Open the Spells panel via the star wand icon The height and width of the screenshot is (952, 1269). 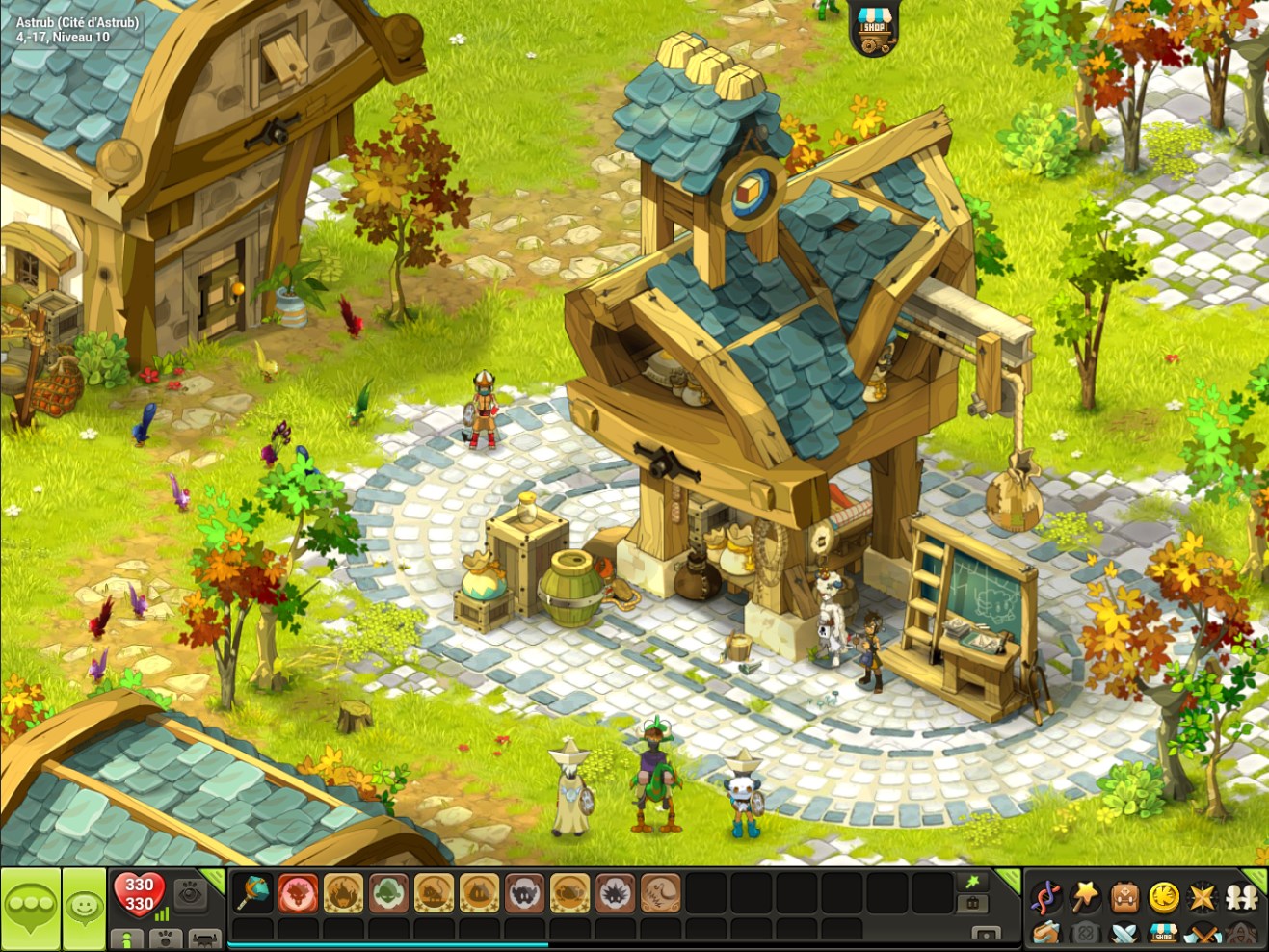[1085, 896]
